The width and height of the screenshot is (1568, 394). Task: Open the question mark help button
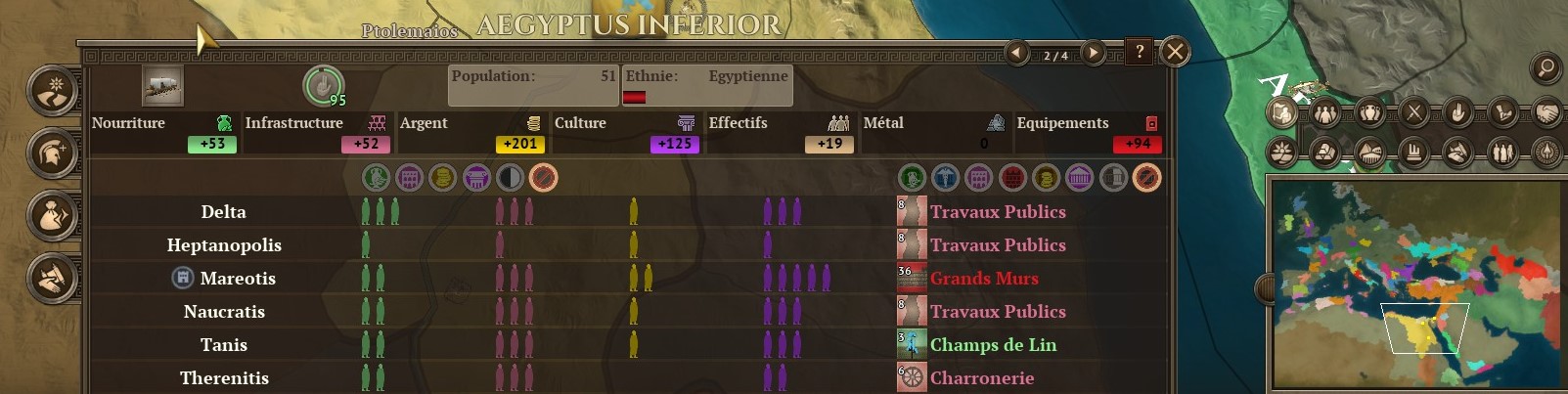click(1140, 52)
